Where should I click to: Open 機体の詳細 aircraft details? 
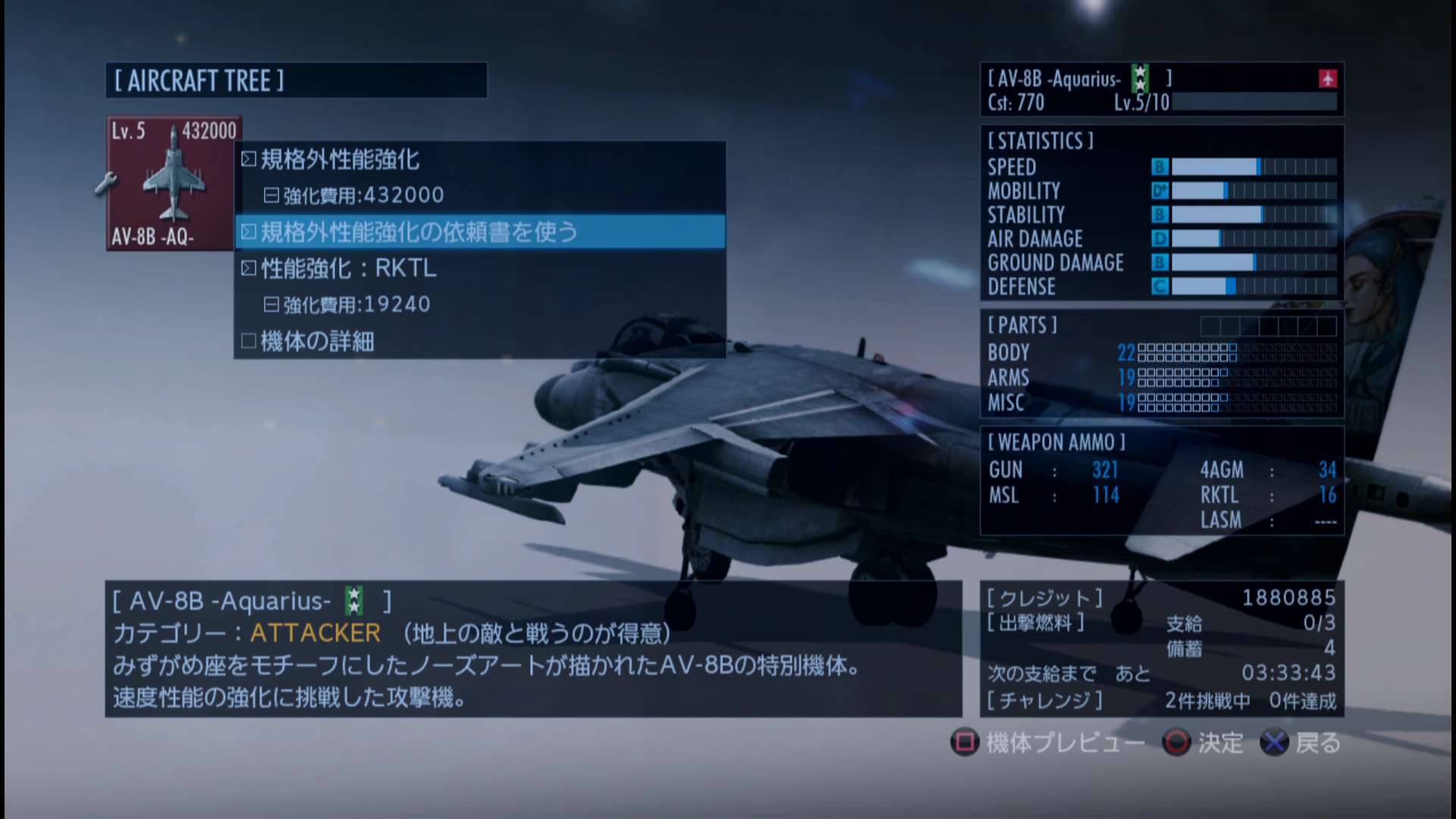coord(317,341)
